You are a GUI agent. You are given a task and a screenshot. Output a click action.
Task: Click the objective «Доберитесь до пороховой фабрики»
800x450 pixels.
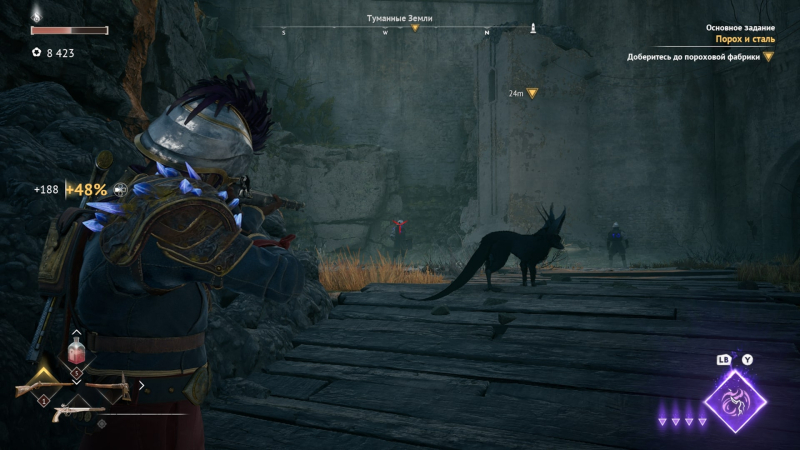tap(694, 57)
